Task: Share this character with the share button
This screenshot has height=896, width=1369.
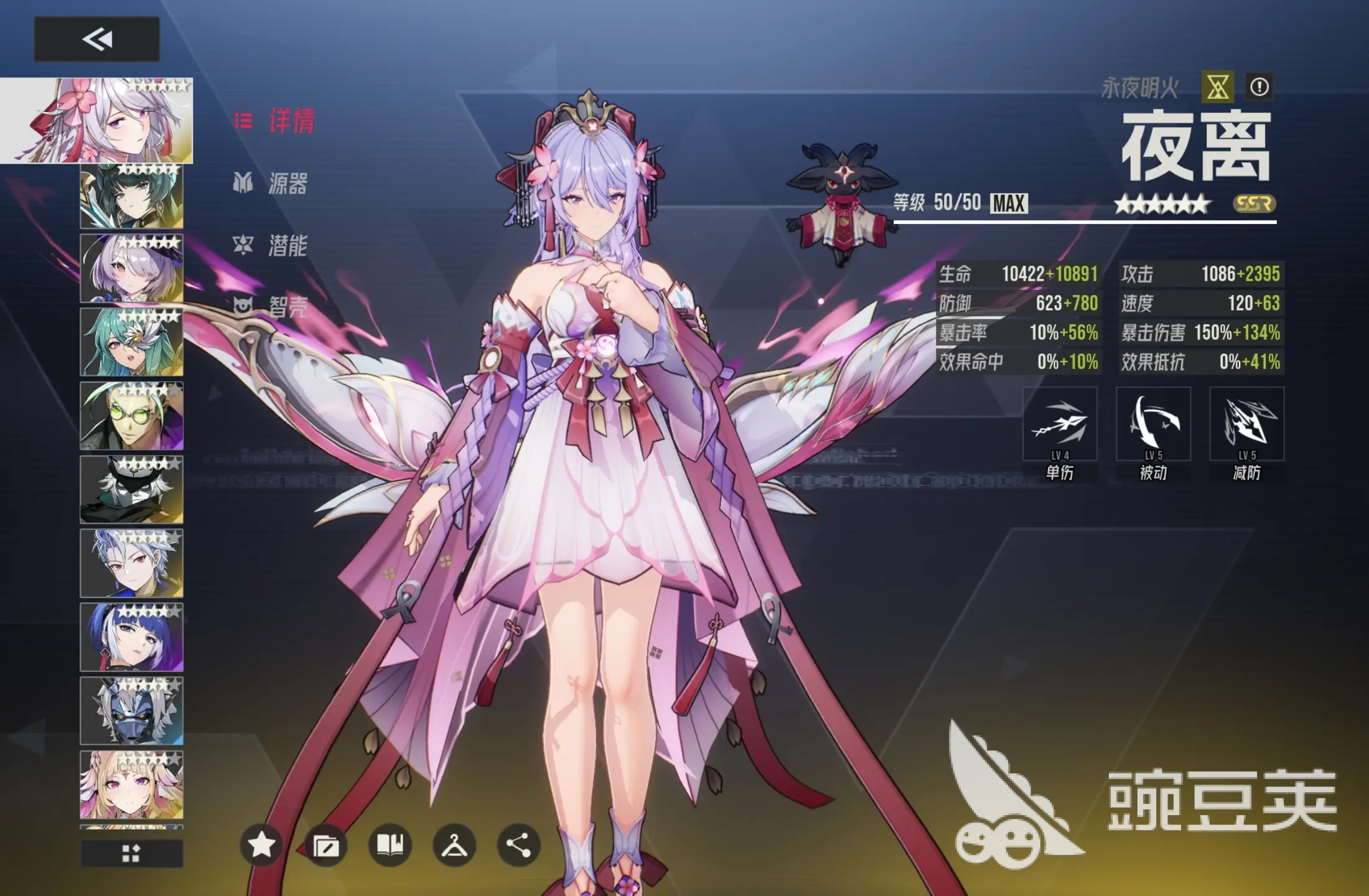Action: 518,844
